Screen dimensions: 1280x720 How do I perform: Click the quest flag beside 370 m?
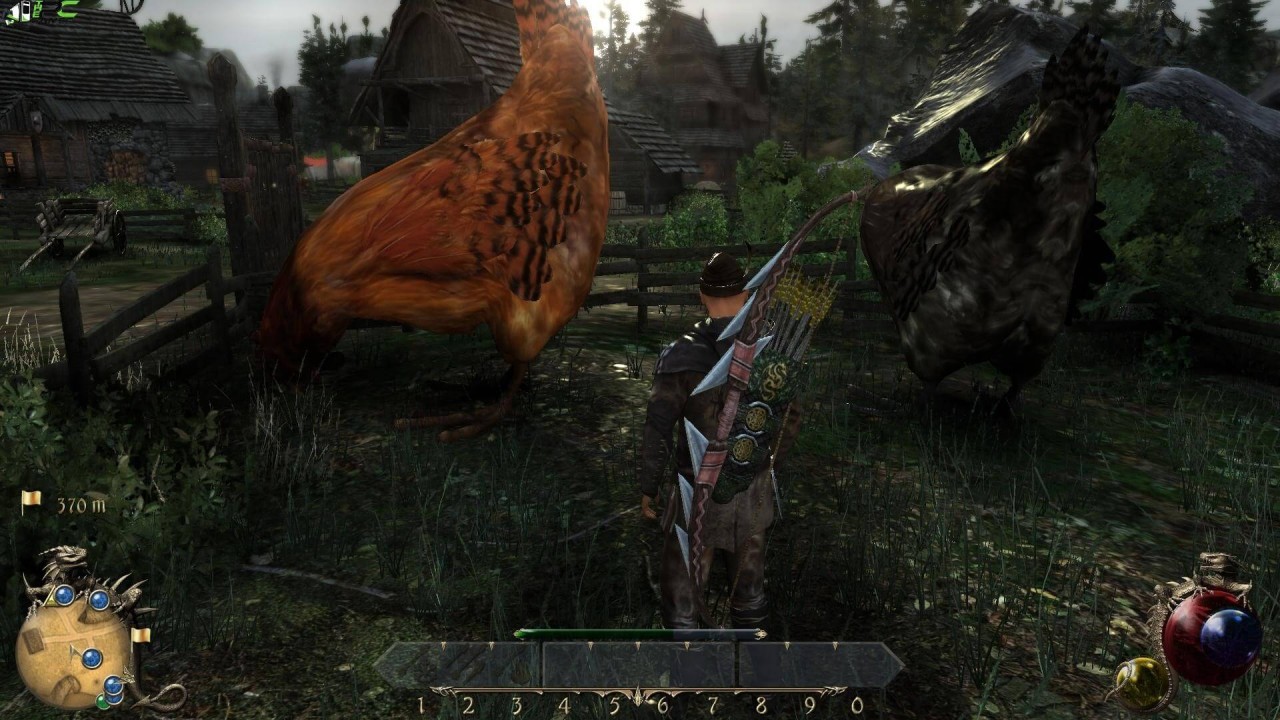tap(31, 501)
